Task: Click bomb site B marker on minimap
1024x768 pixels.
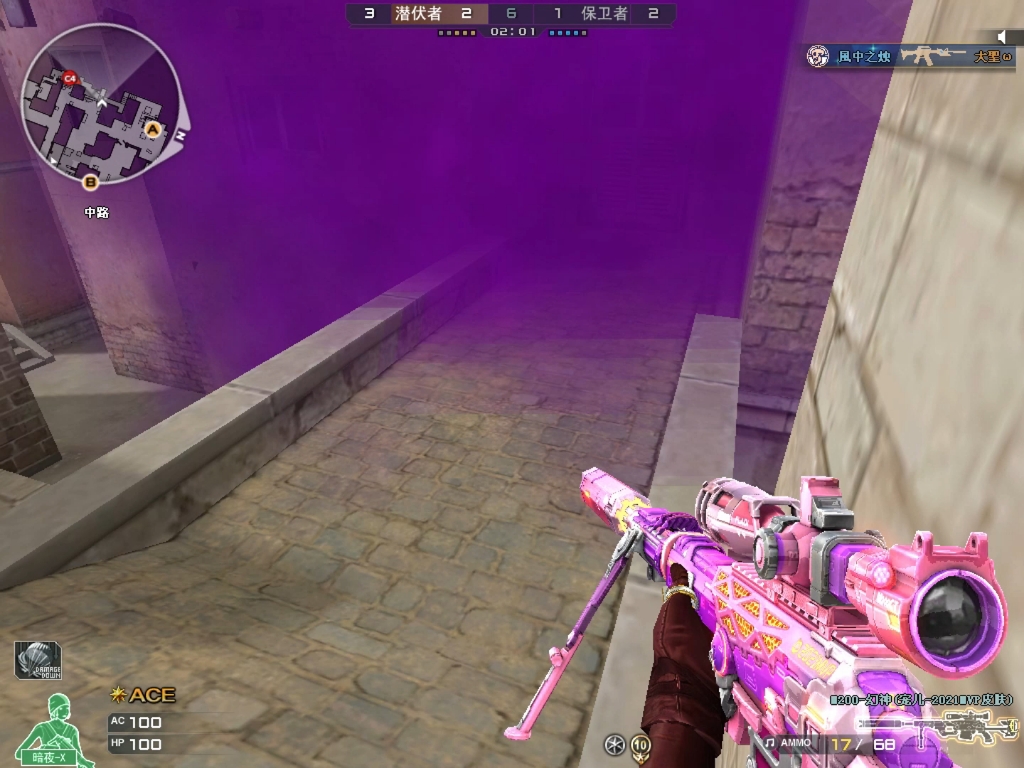Action: pos(91,181)
